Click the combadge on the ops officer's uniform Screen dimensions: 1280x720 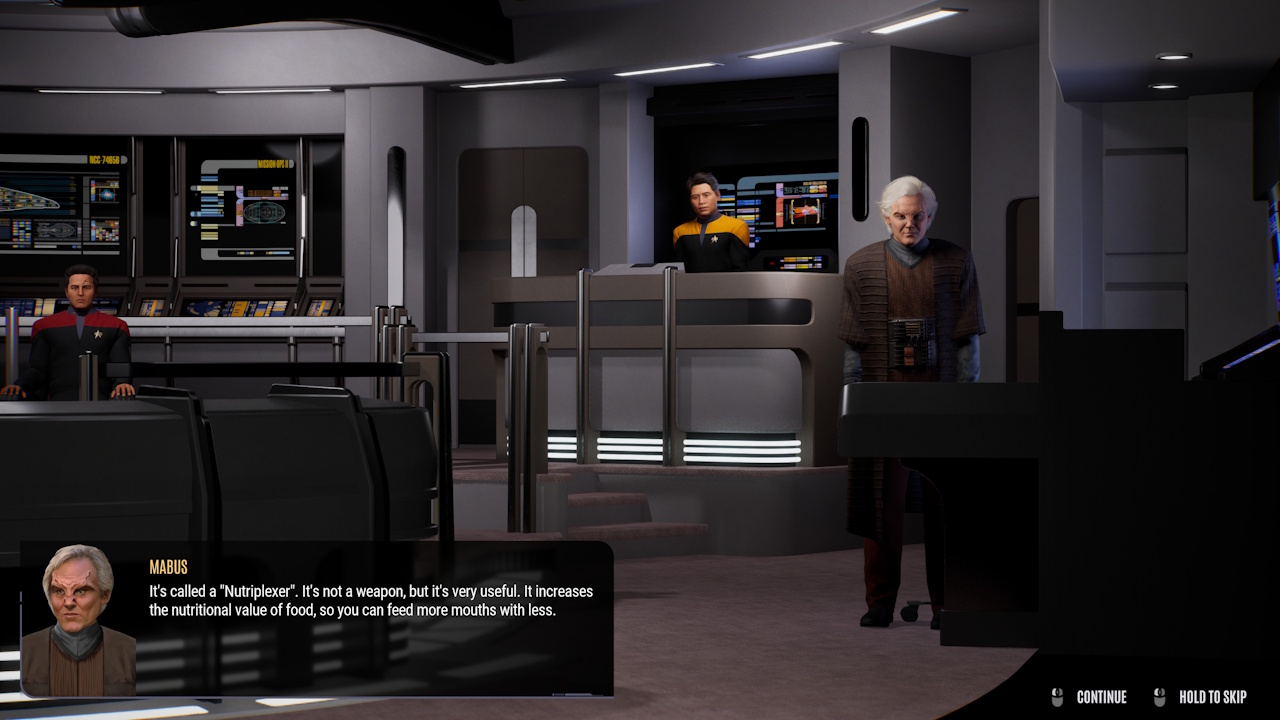[716, 242]
